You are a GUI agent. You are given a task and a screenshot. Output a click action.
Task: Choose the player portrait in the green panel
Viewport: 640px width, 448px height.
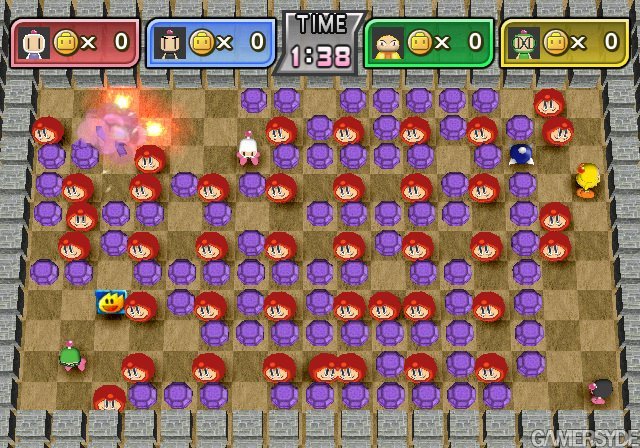tap(386, 42)
